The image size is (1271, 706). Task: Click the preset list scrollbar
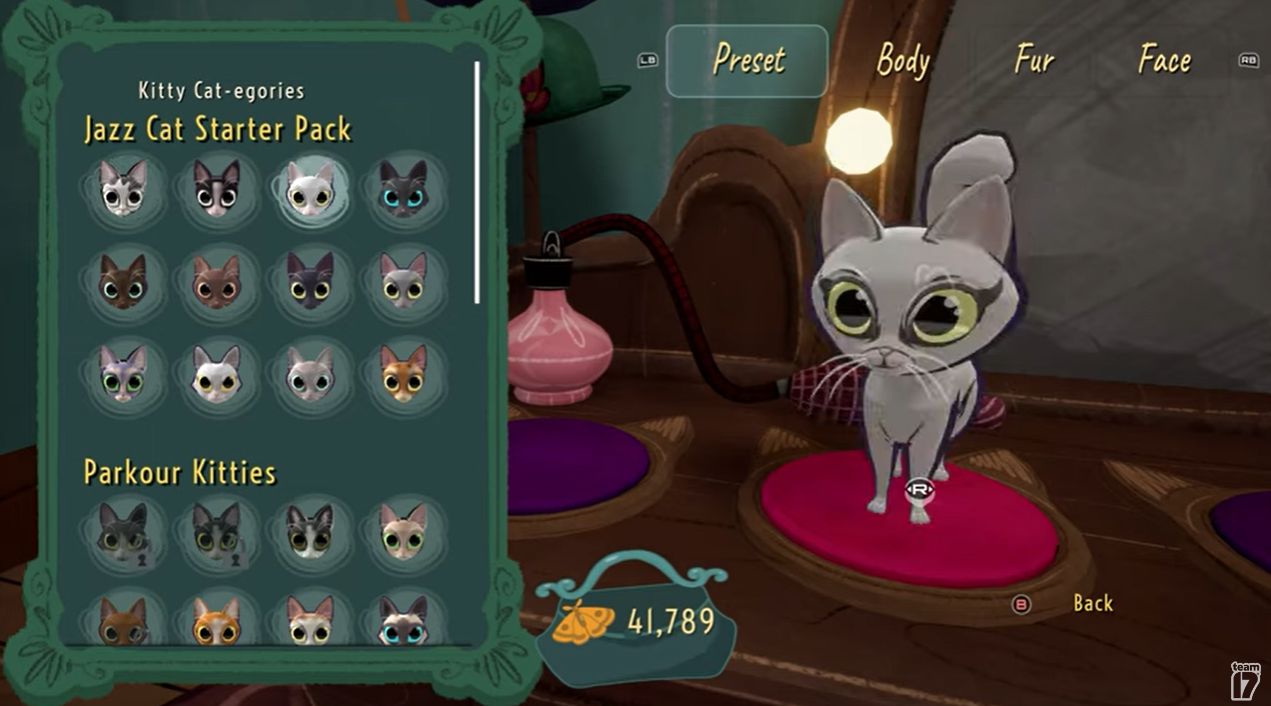click(x=477, y=182)
